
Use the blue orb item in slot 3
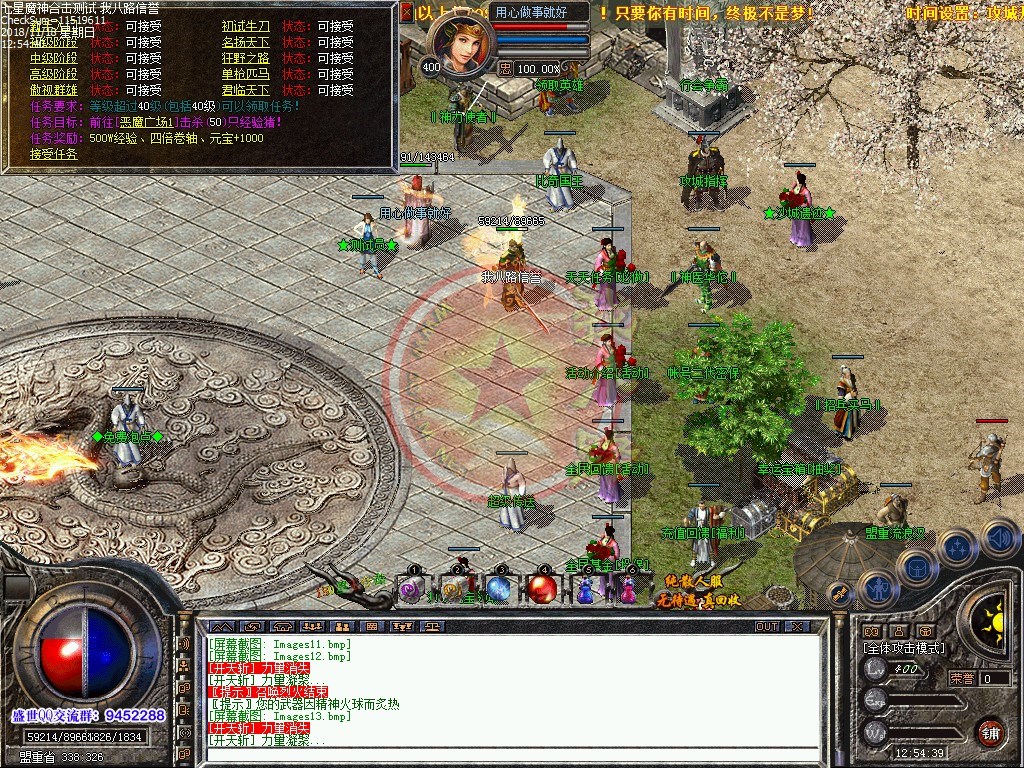coord(499,590)
